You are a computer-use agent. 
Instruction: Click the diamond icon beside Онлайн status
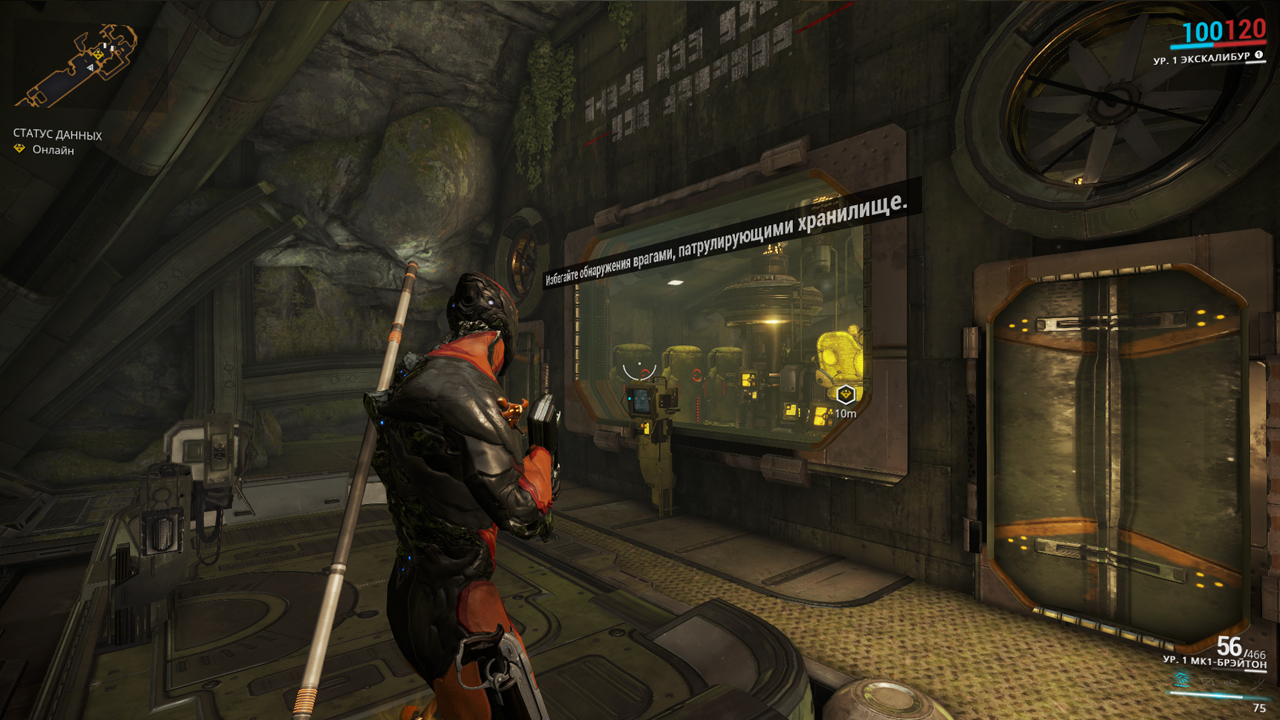point(19,147)
